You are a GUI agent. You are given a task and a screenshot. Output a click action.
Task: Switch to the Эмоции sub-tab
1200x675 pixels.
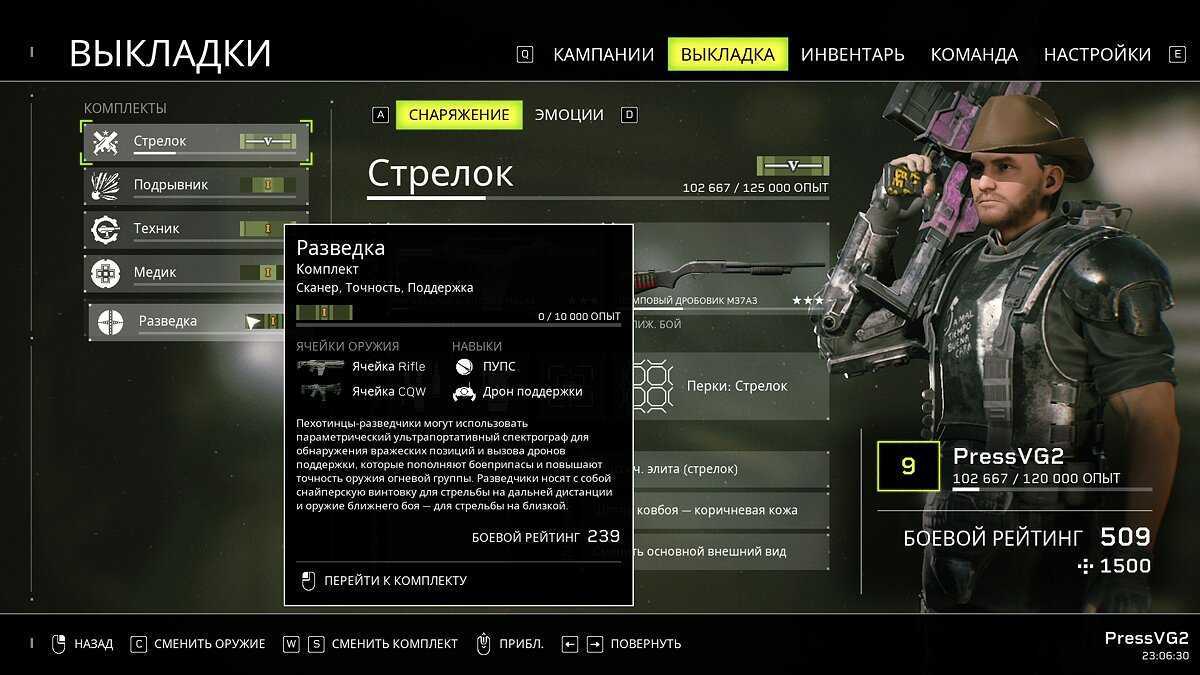[569, 115]
